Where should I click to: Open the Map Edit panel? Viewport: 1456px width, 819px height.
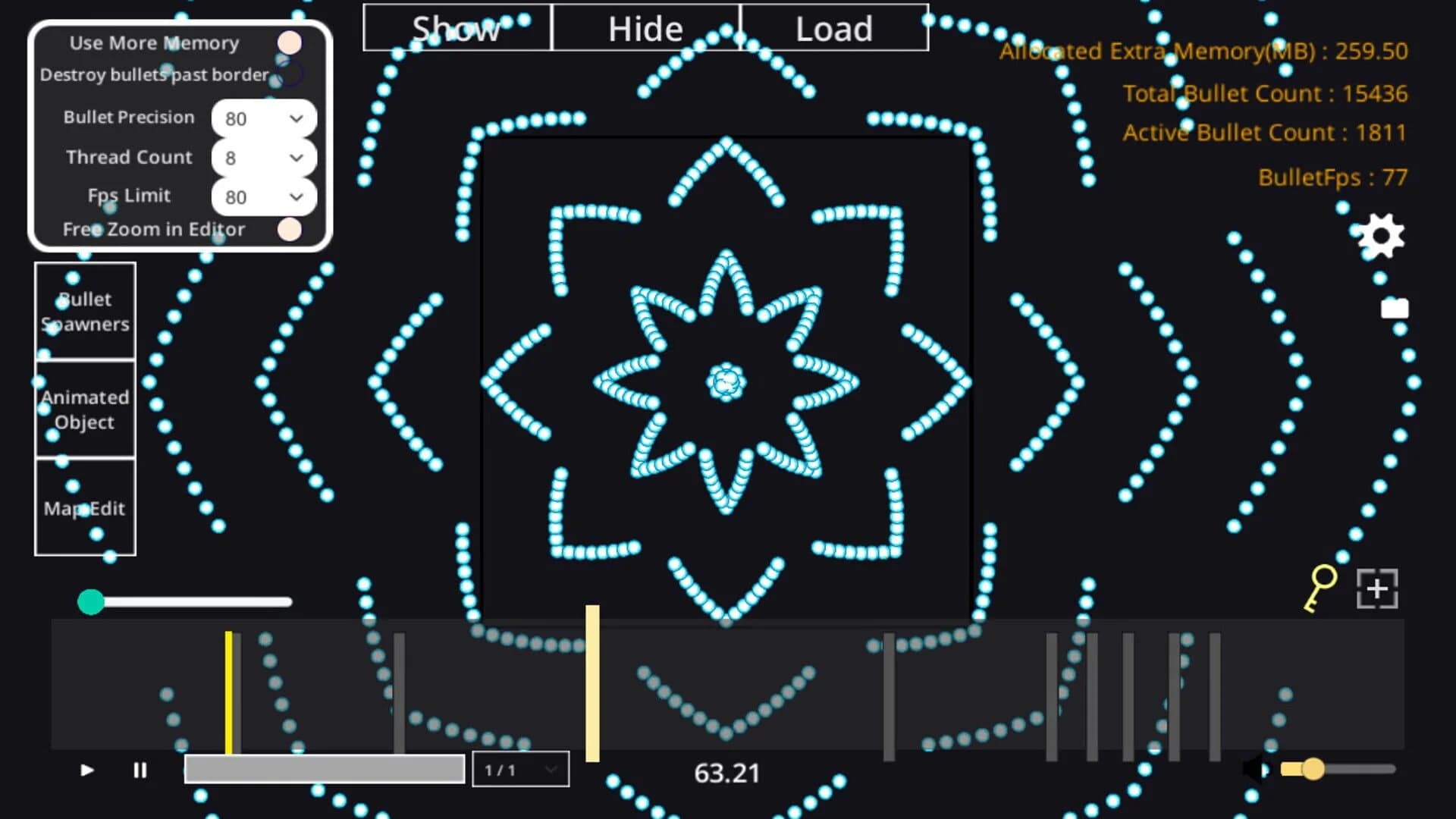pyautogui.click(x=85, y=508)
